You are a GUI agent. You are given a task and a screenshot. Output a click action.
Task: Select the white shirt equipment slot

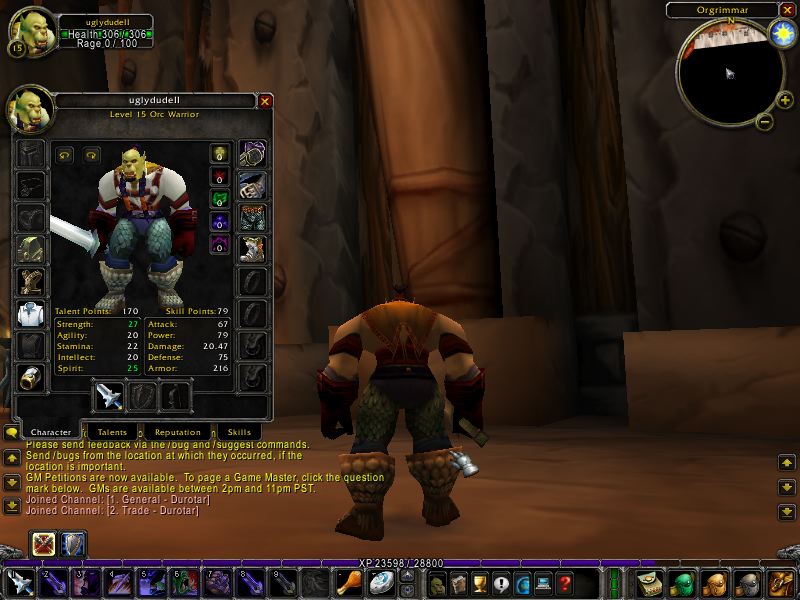(x=30, y=313)
